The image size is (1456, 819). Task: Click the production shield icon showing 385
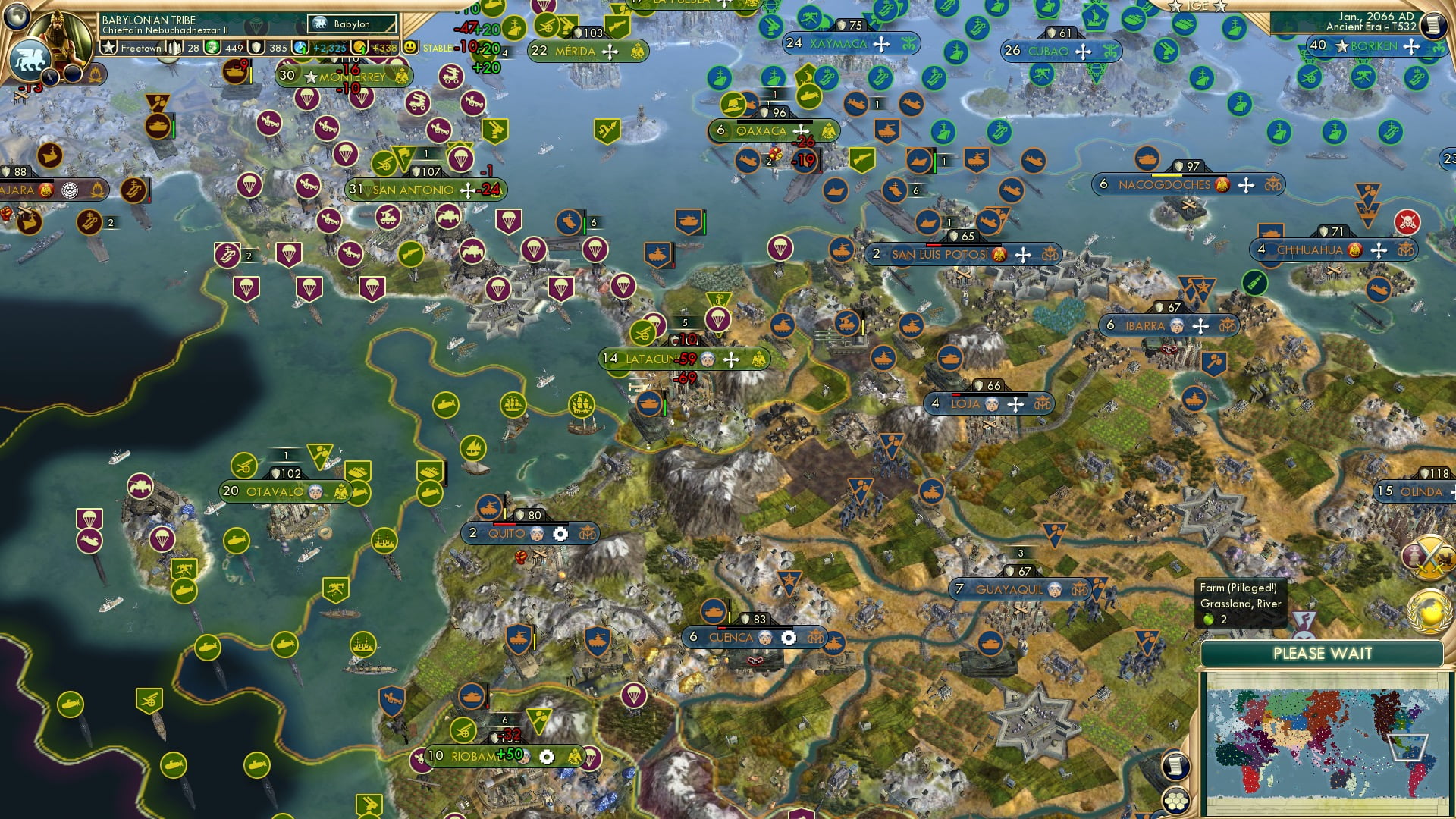pos(256,48)
